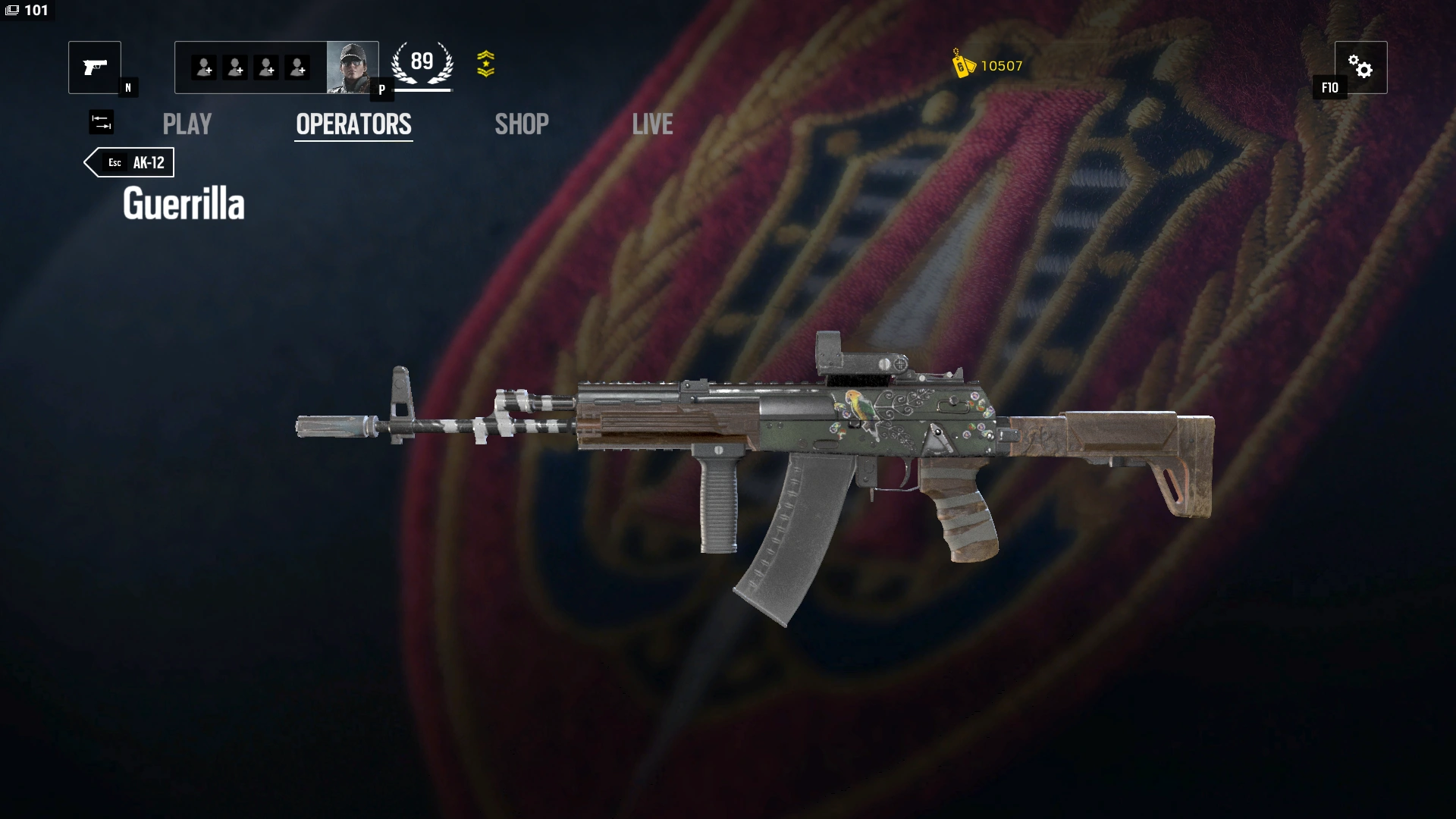Click the first empty squad invite slot
Screen dimensions: 1456x819
click(202, 67)
